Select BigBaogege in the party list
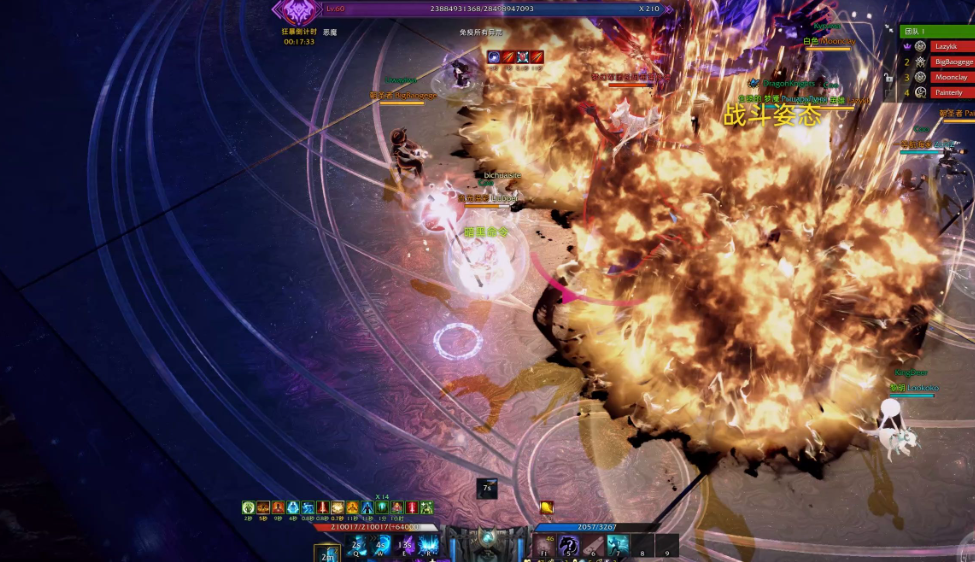The height and width of the screenshot is (562, 975). (950, 62)
